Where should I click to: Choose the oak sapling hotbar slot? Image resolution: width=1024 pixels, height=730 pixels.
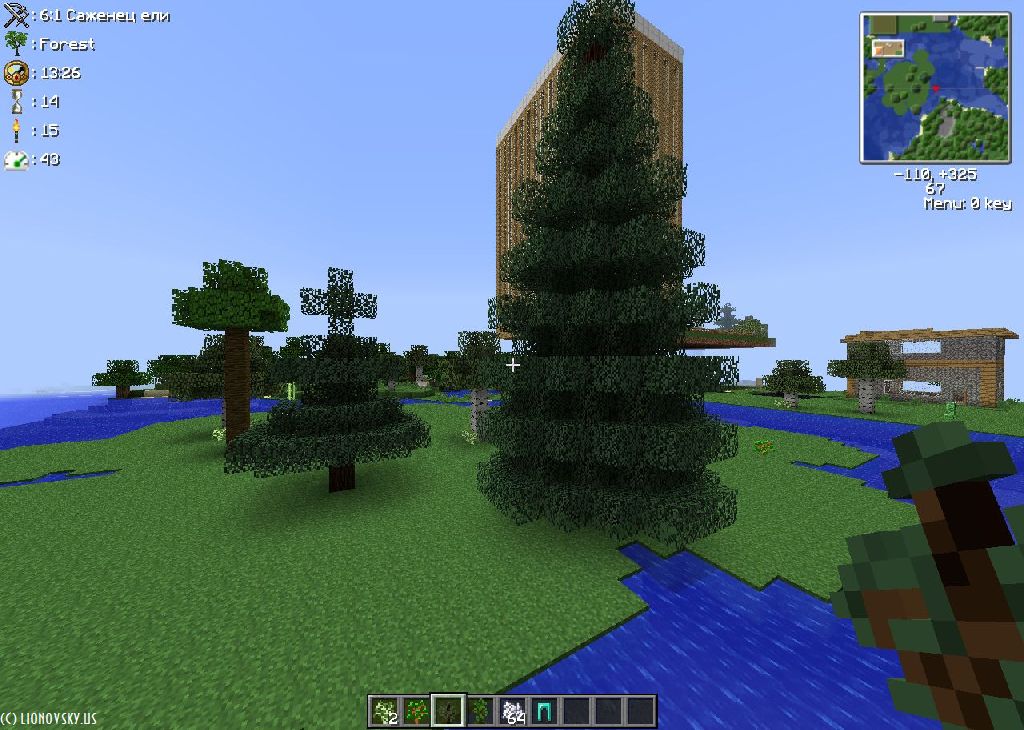click(x=416, y=711)
